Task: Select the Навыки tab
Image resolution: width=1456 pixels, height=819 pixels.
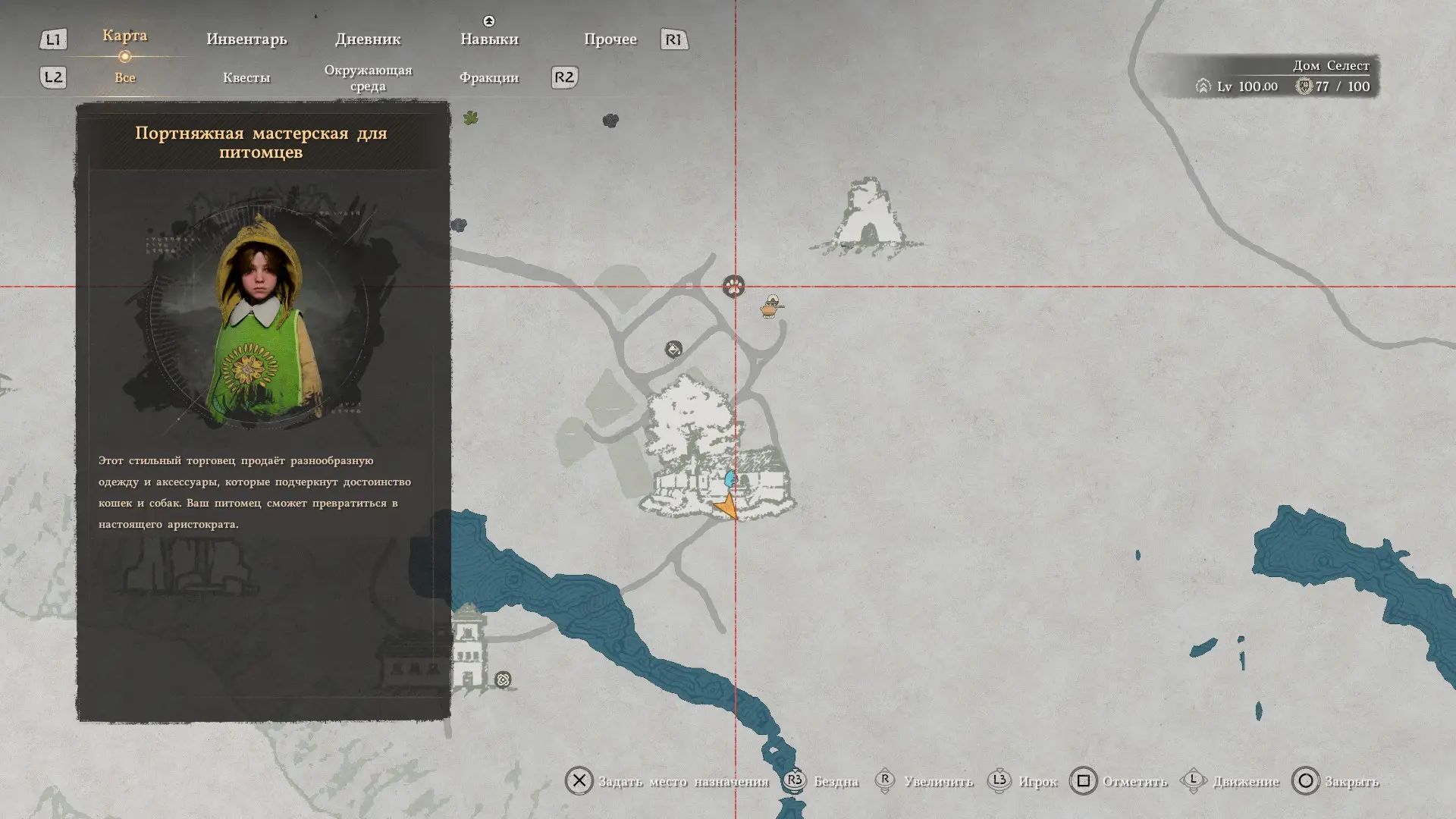Action: [489, 39]
